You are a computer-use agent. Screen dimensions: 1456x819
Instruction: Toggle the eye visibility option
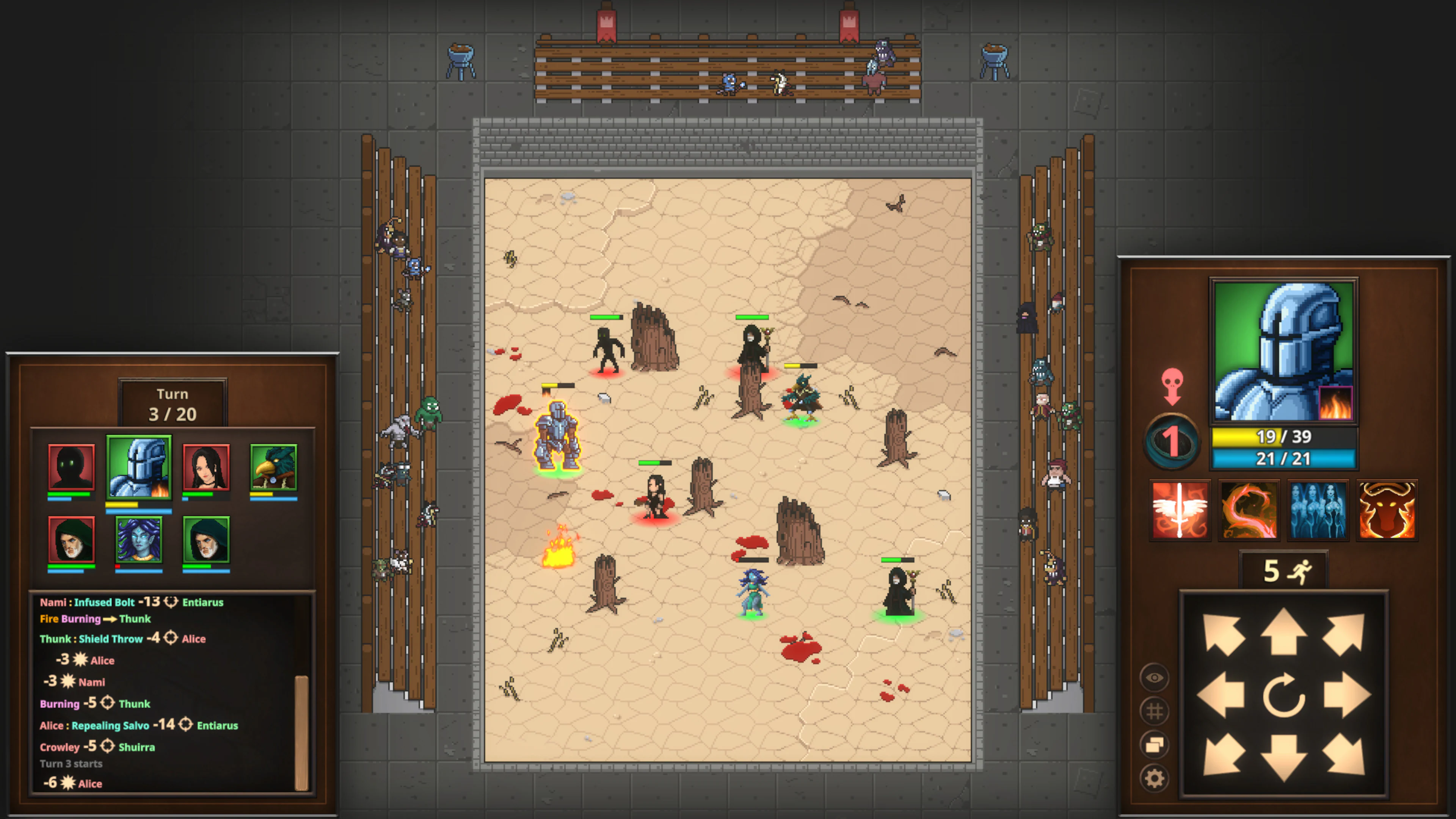pos(1155,677)
